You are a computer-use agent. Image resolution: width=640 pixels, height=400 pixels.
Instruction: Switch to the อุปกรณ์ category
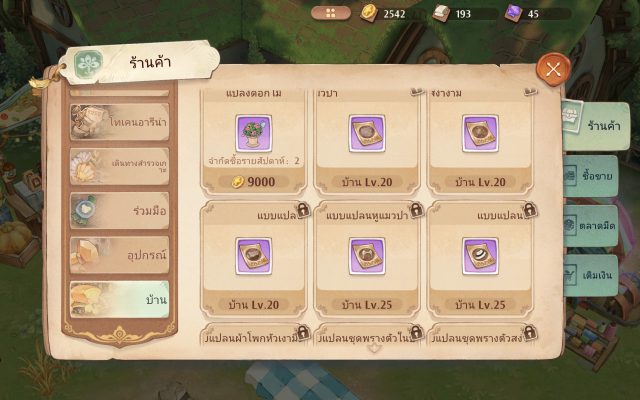coord(119,254)
